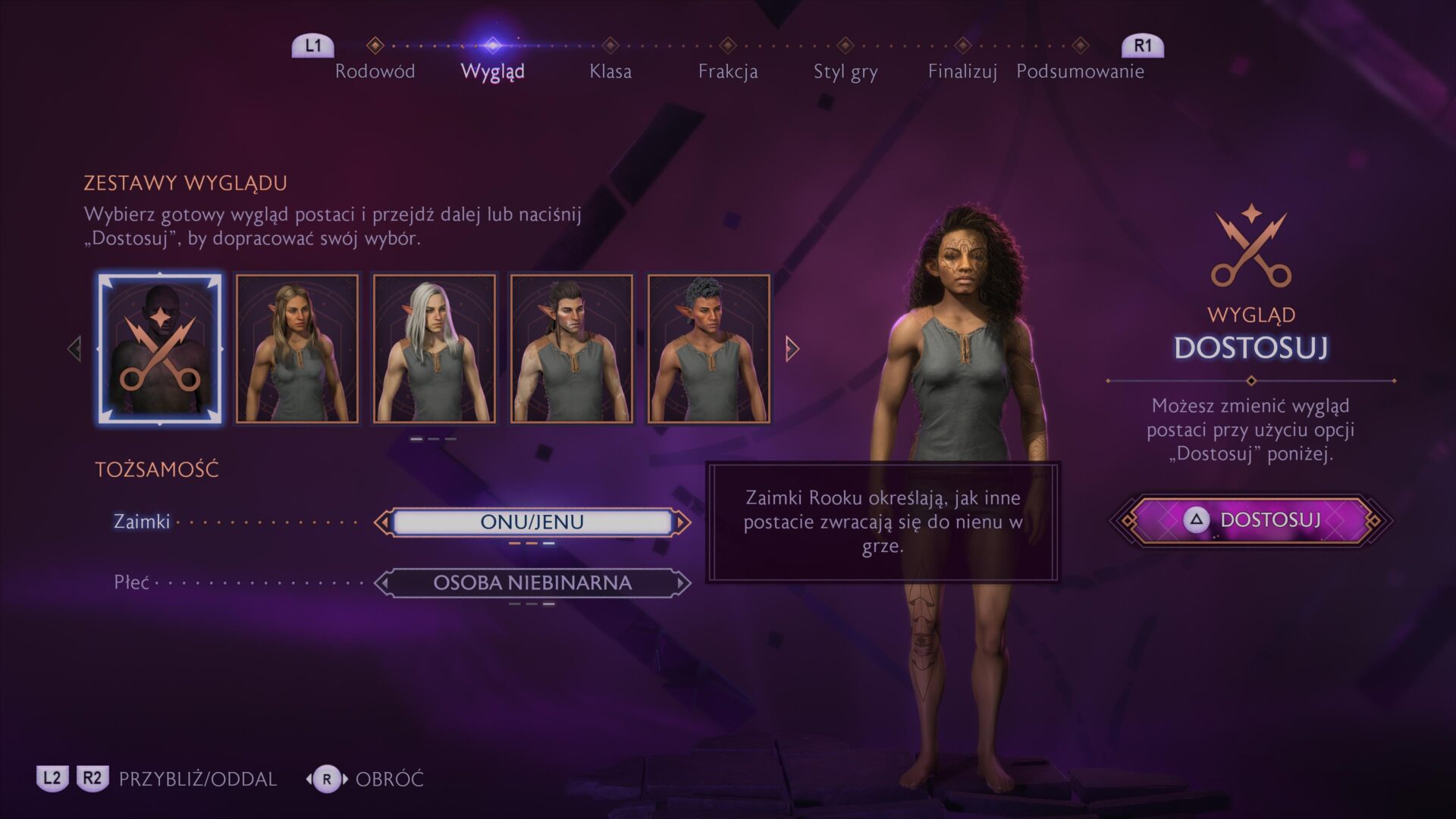Image resolution: width=1456 pixels, height=819 pixels.
Task: Open the Finalizuj tab
Action: (x=962, y=71)
